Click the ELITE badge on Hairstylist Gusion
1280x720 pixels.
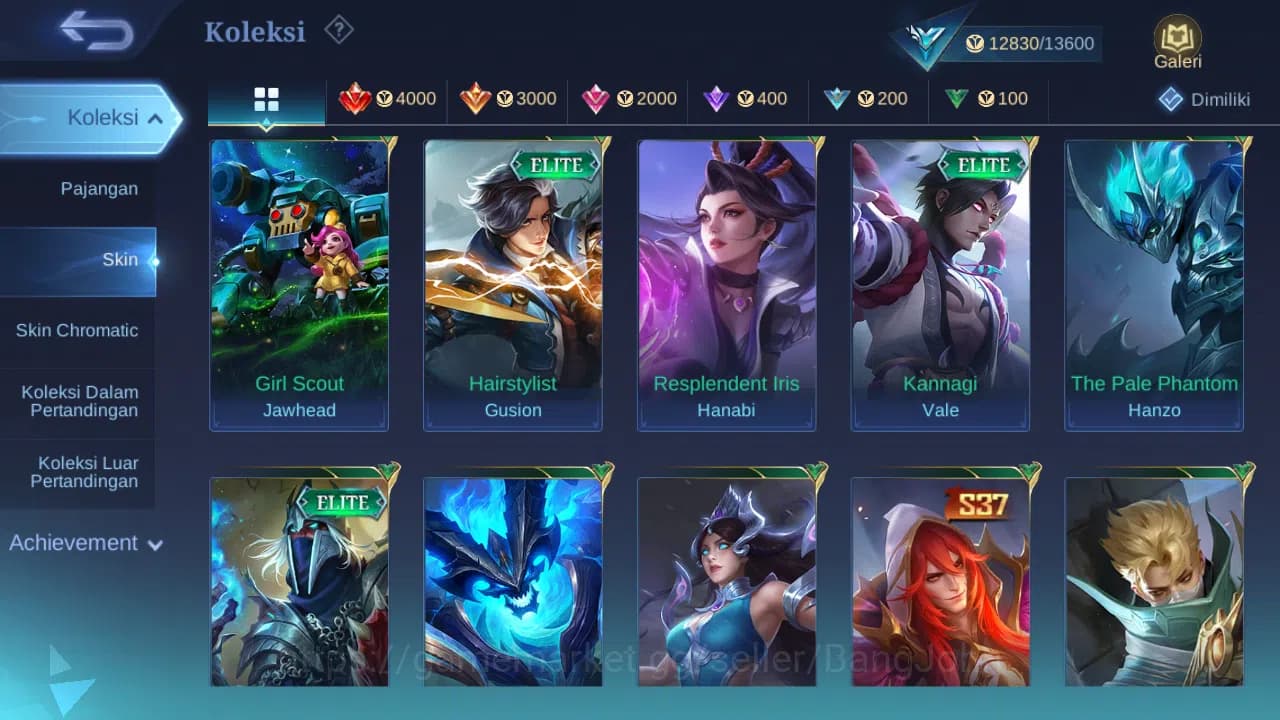556,165
